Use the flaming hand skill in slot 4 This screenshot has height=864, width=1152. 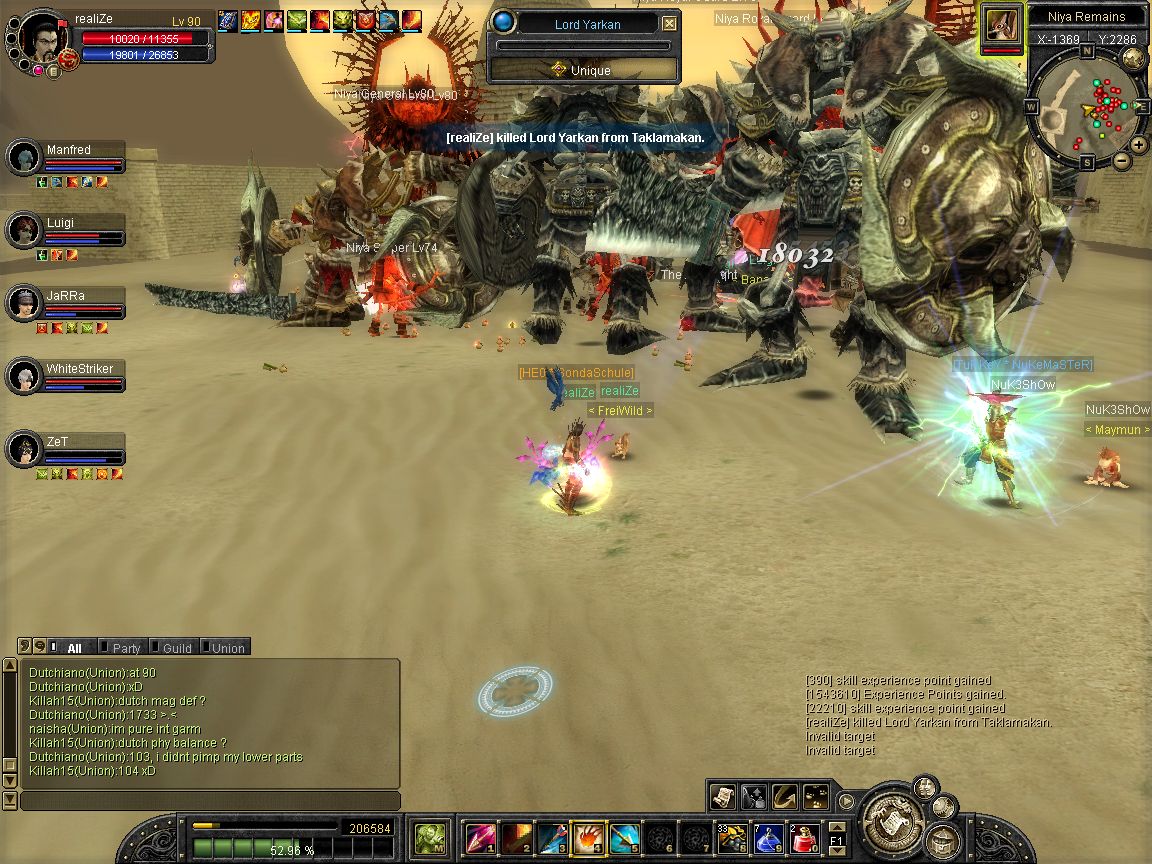[585, 836]
